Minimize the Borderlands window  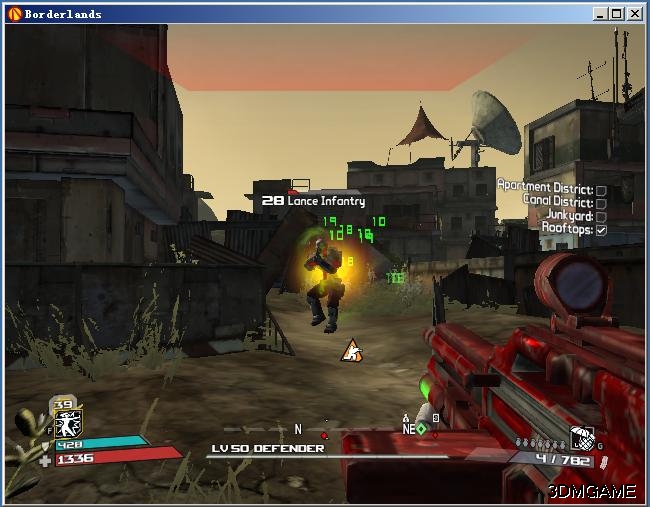pos(601,13)
